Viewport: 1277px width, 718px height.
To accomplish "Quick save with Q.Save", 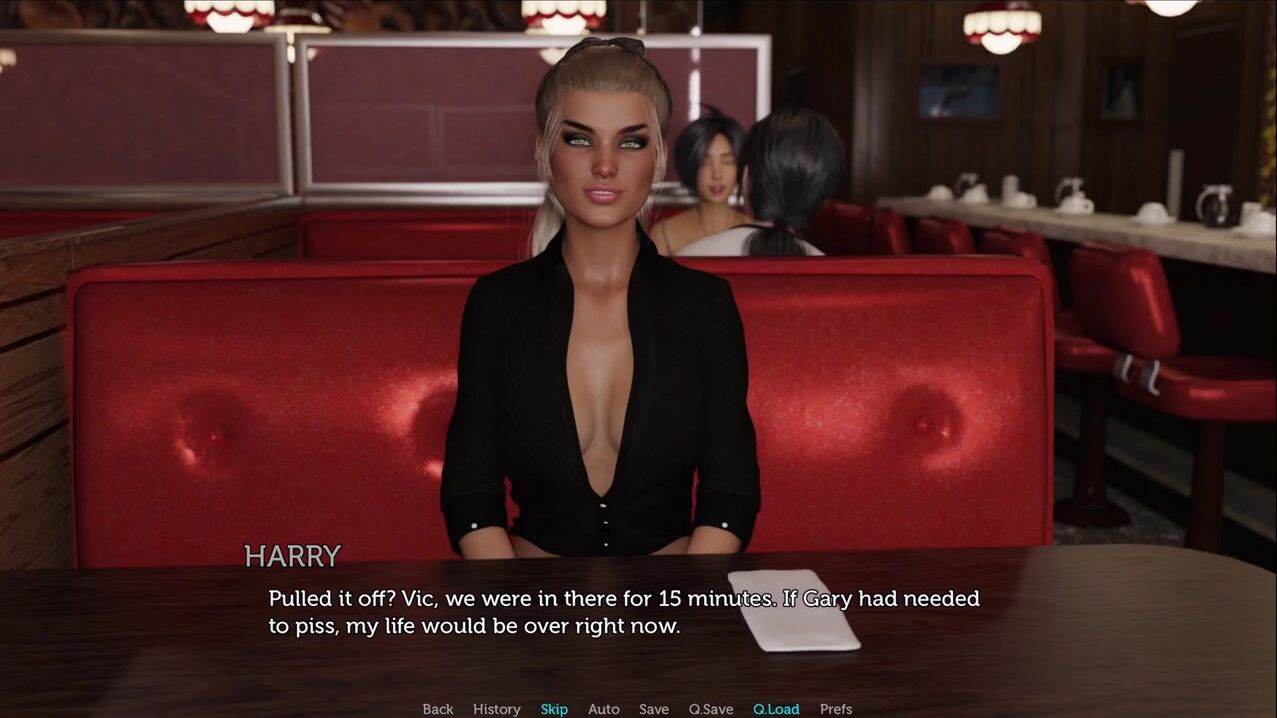I will 710,709.
